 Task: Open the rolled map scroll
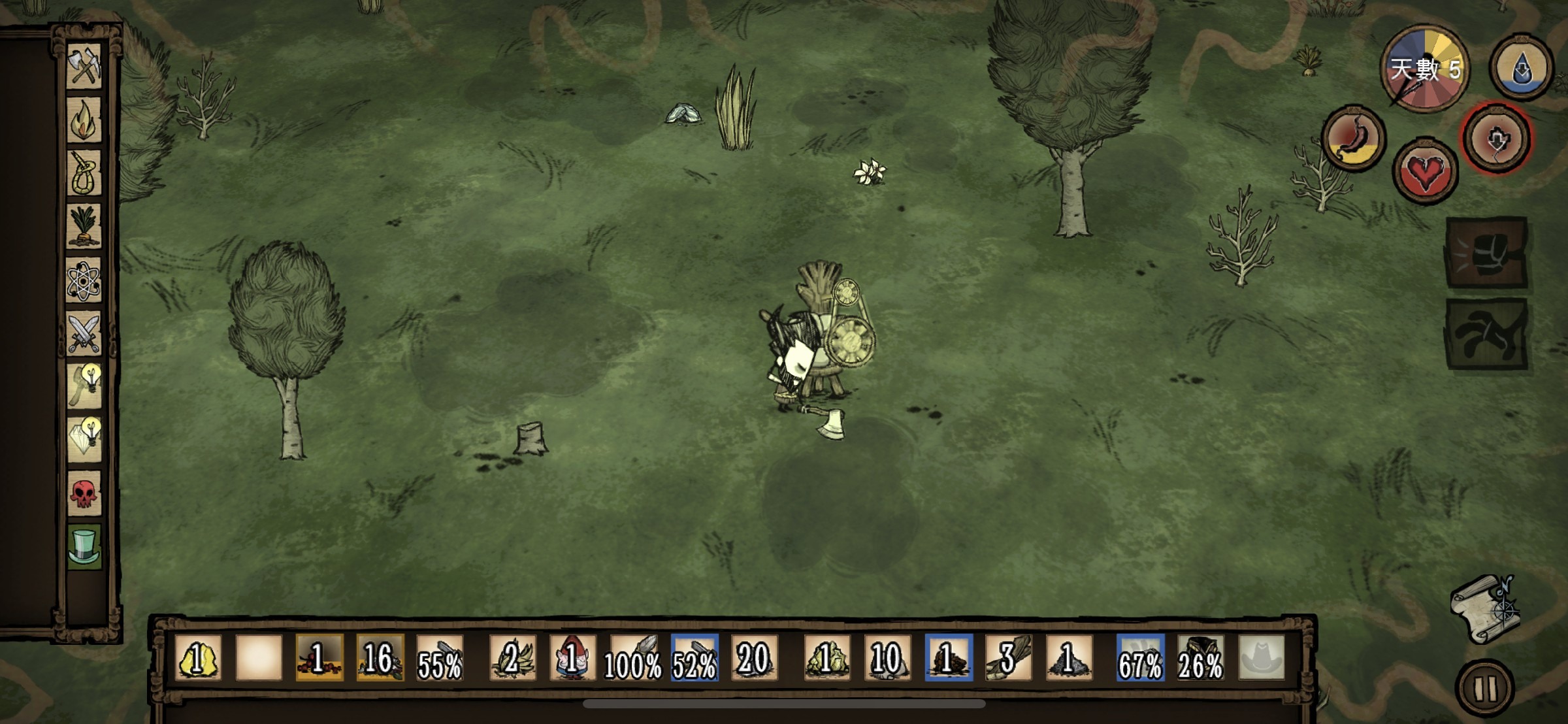click(x=1484, y=608)
